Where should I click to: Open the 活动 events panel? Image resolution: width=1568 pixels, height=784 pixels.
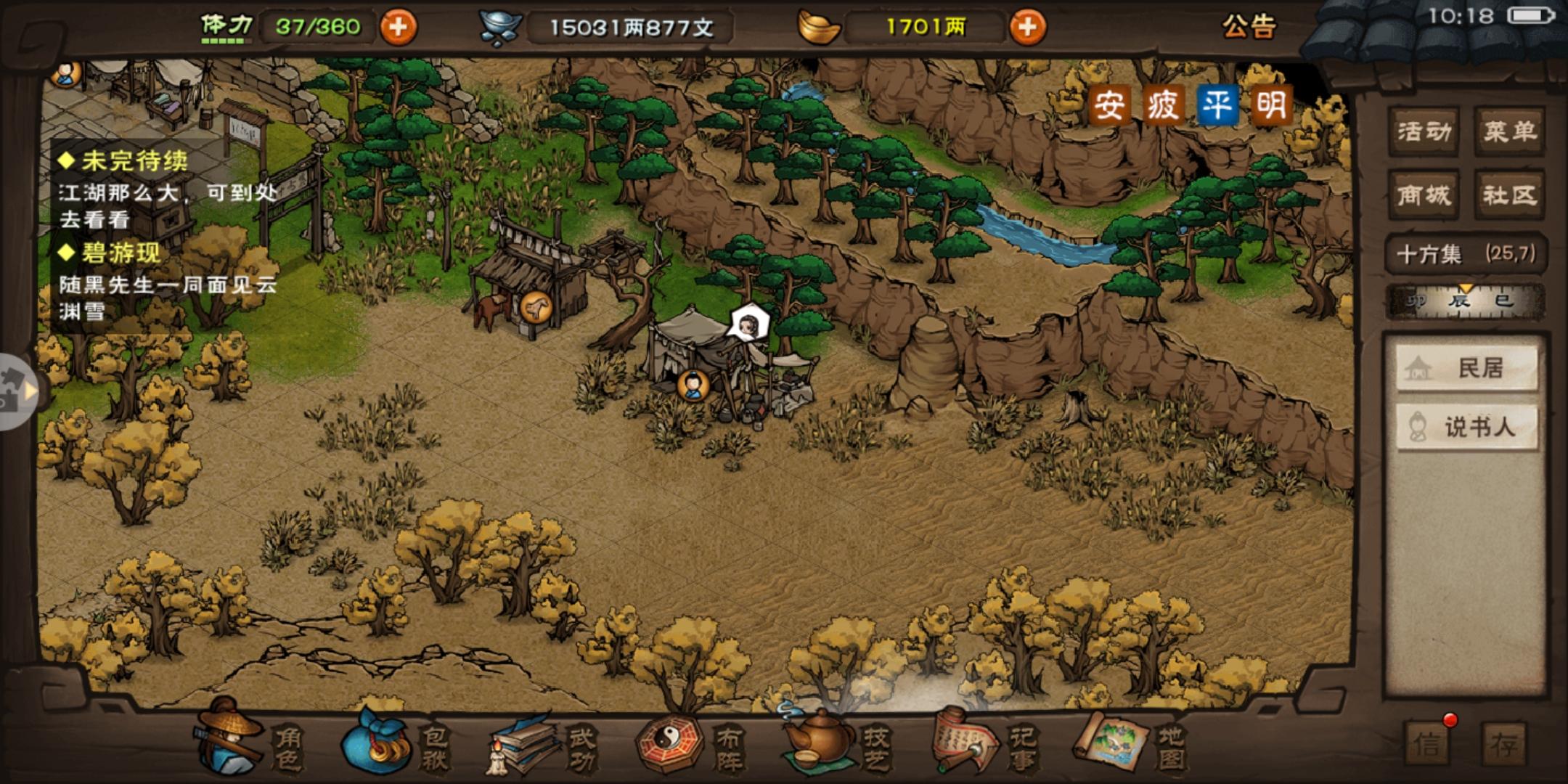(x=1424, y=131)
